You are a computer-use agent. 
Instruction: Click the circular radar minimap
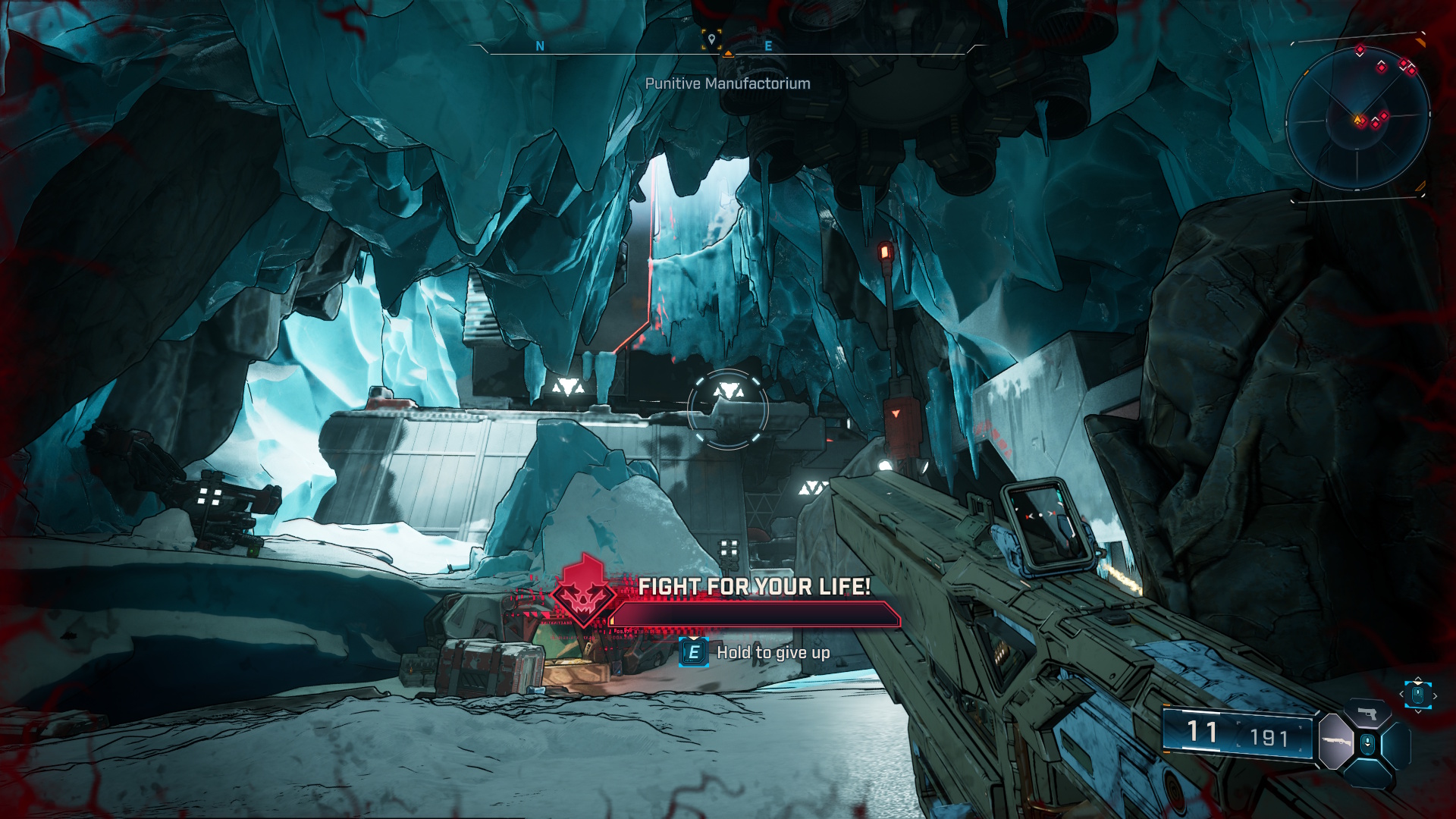click(1357, 118)
